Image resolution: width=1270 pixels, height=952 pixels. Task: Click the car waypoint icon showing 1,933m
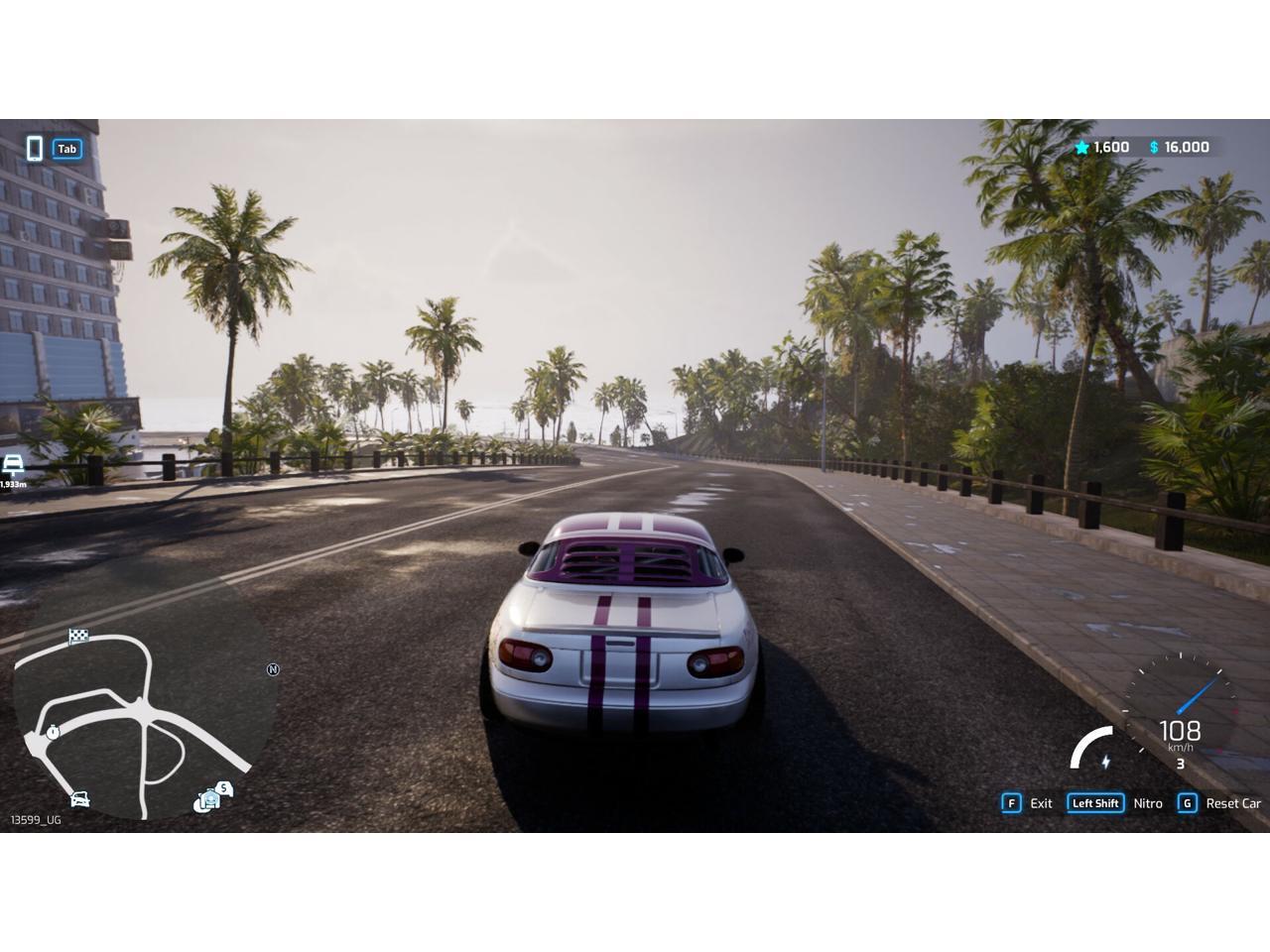(13, 466)
